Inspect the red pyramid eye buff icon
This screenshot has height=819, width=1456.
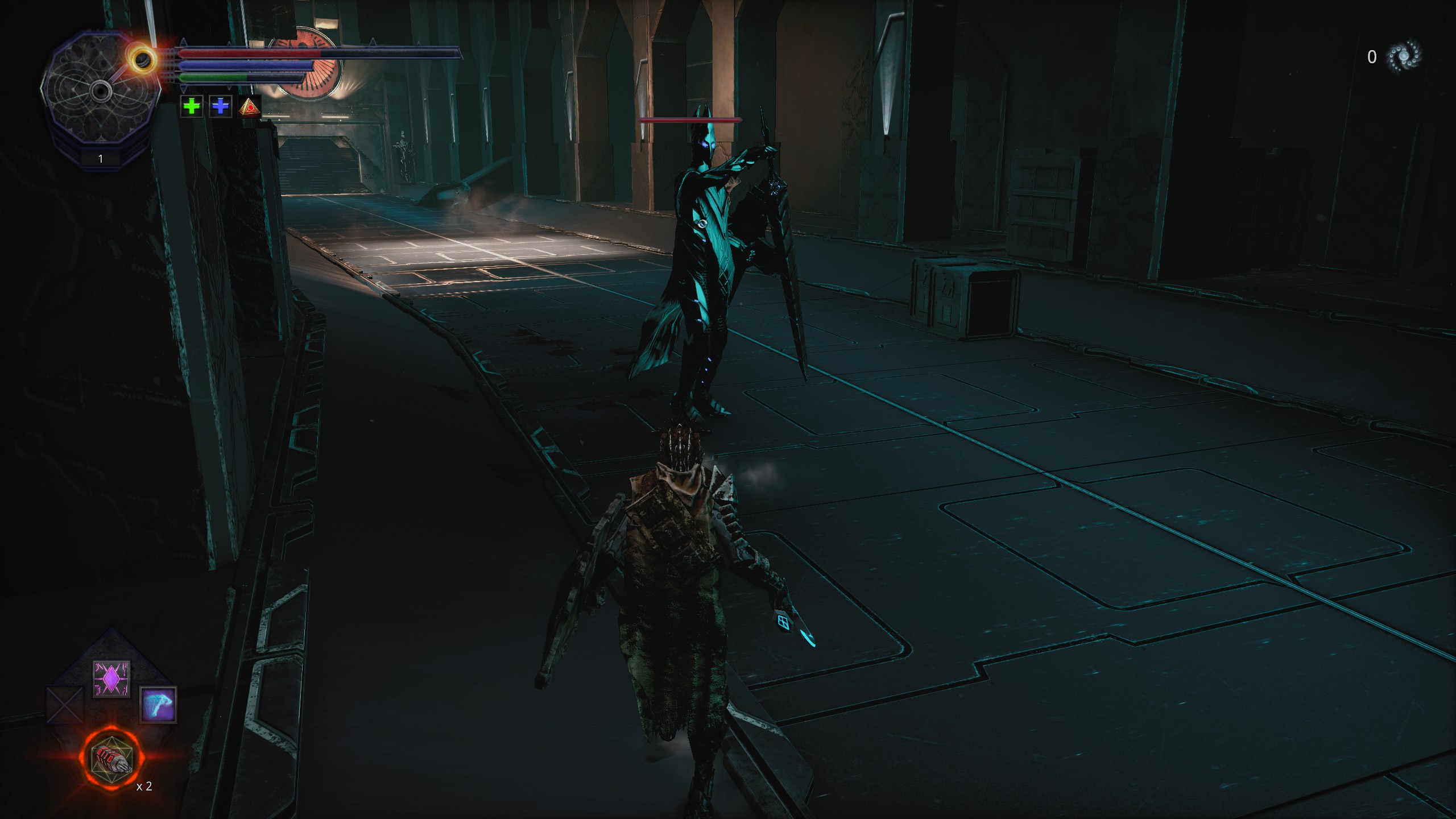tap(250, 106)
